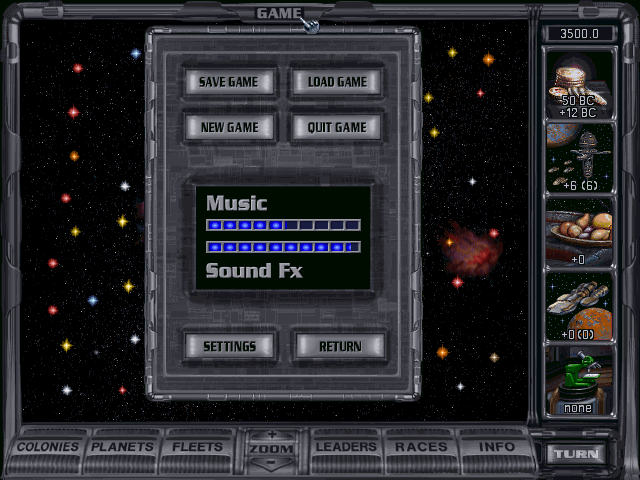This screenshot has height=480, width=640.
Task: Choose Quit Game
Action: click(x=337, y=127)
